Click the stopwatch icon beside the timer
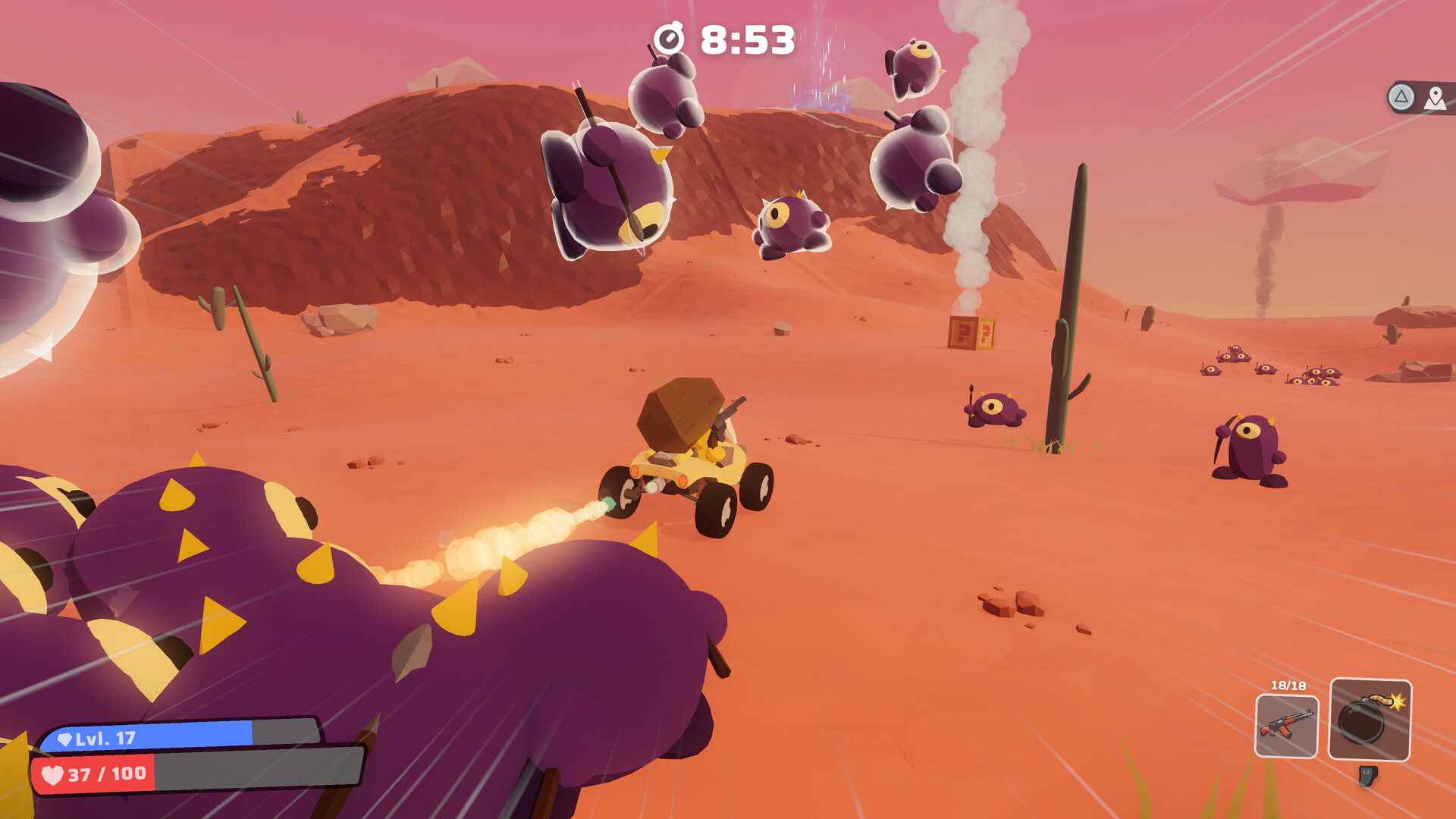Viewport: 1456px width, 819px height. pyautogui.click(x=670, y=36)
